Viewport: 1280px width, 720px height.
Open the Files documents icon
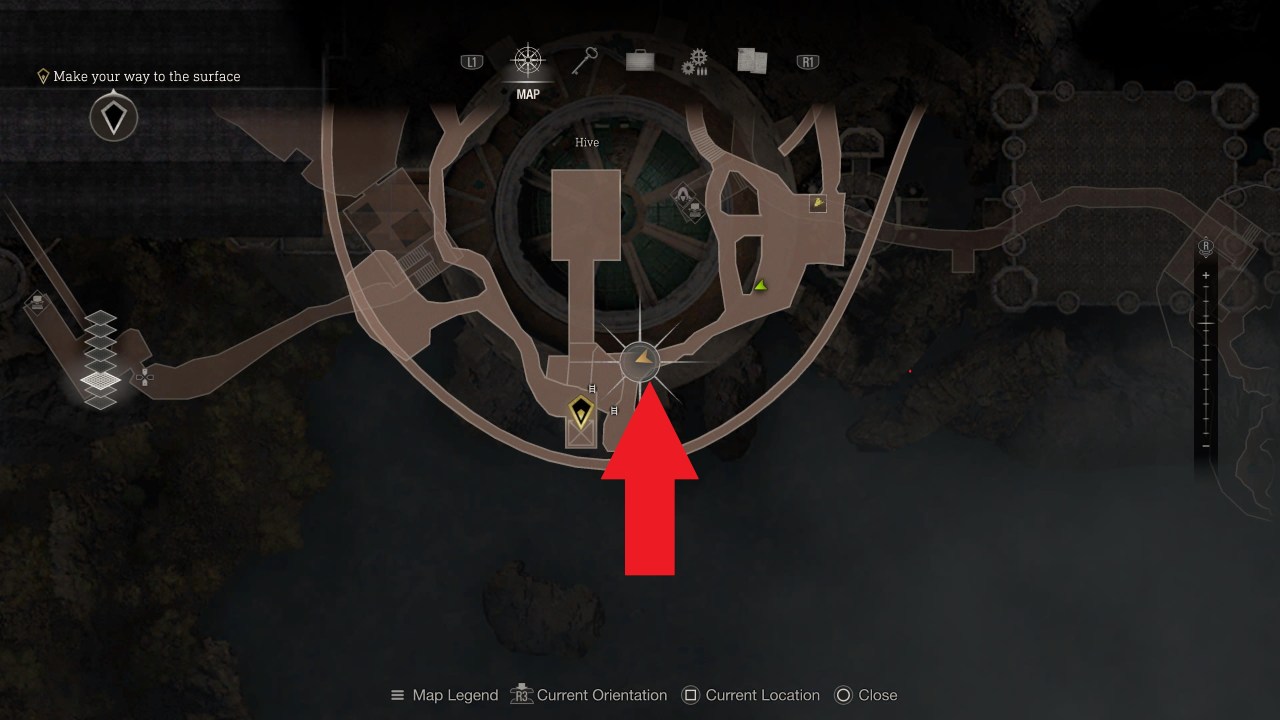751,60
